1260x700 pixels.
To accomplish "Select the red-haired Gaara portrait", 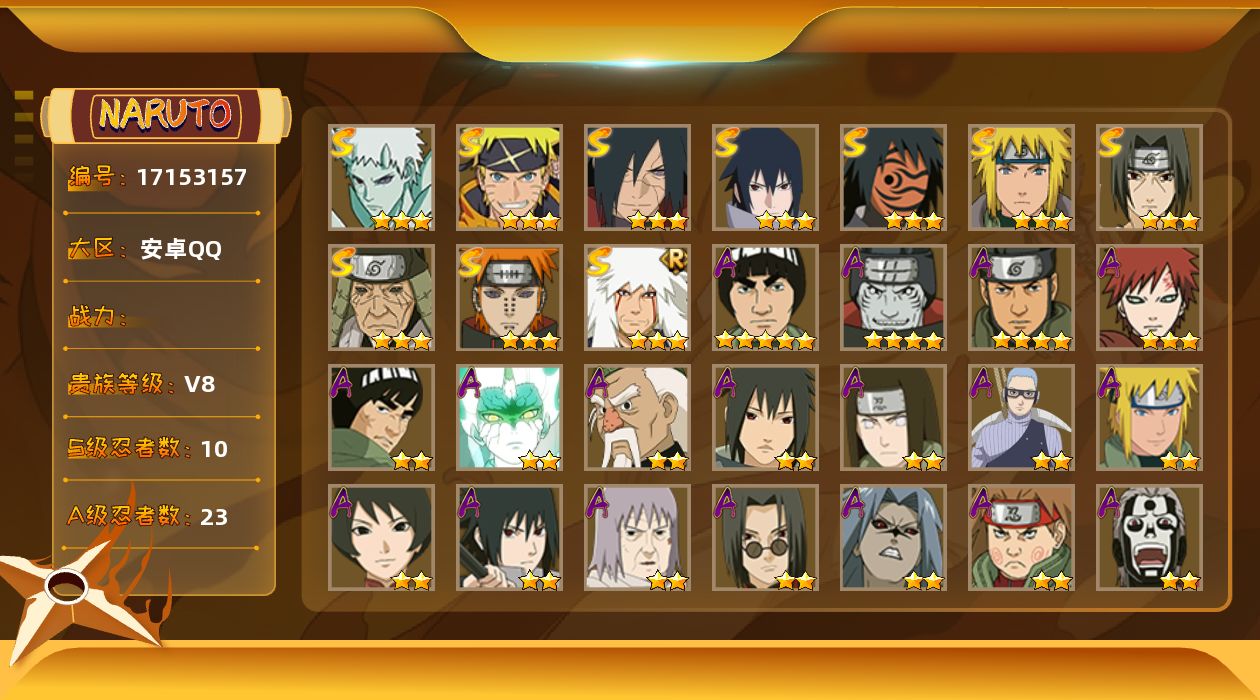I will click(x=1149, y=297).
